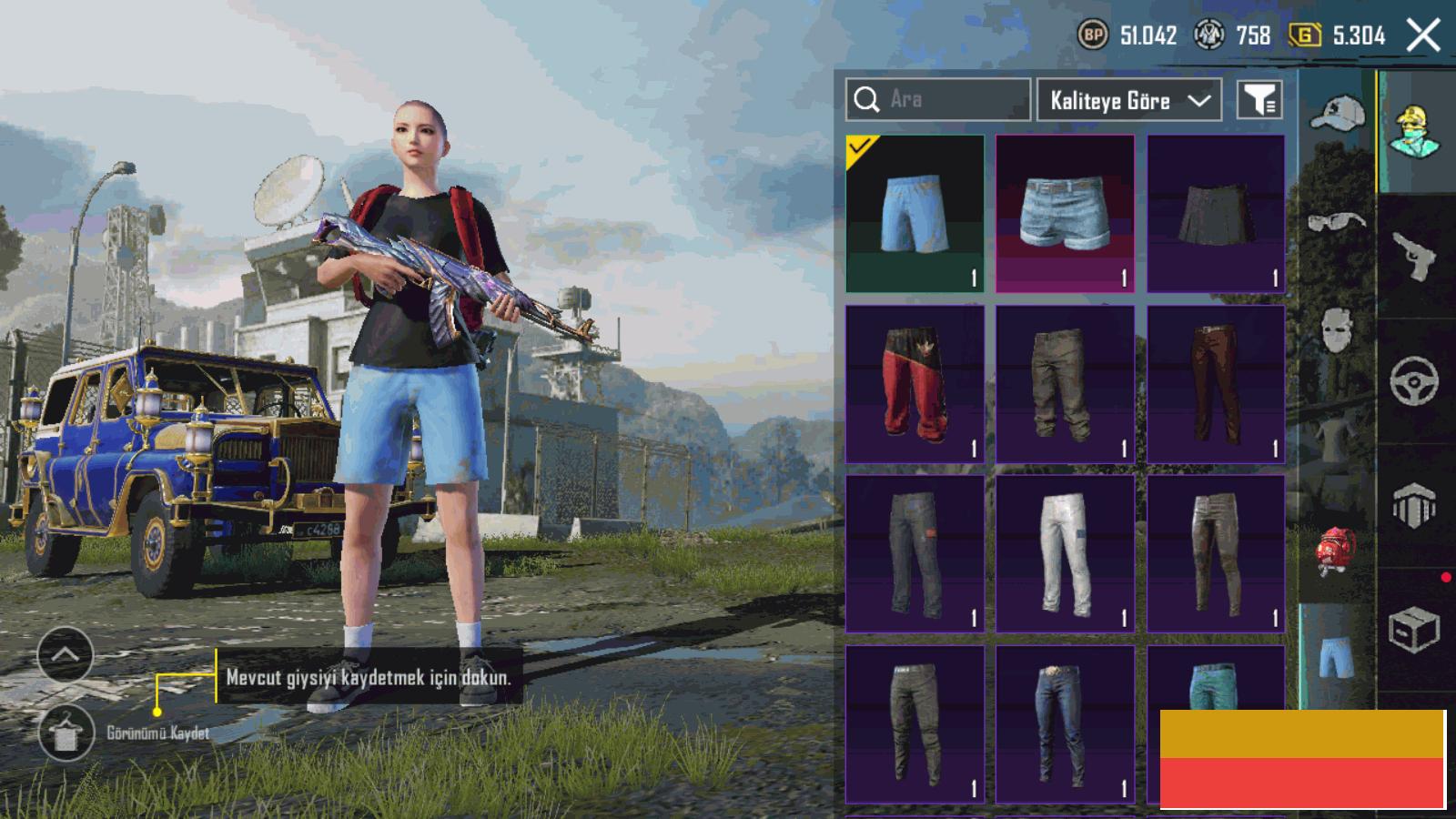Open the face mask category
This screenshot has height=819, width=1456.
pyautogui.click(x=1337, y=329)
